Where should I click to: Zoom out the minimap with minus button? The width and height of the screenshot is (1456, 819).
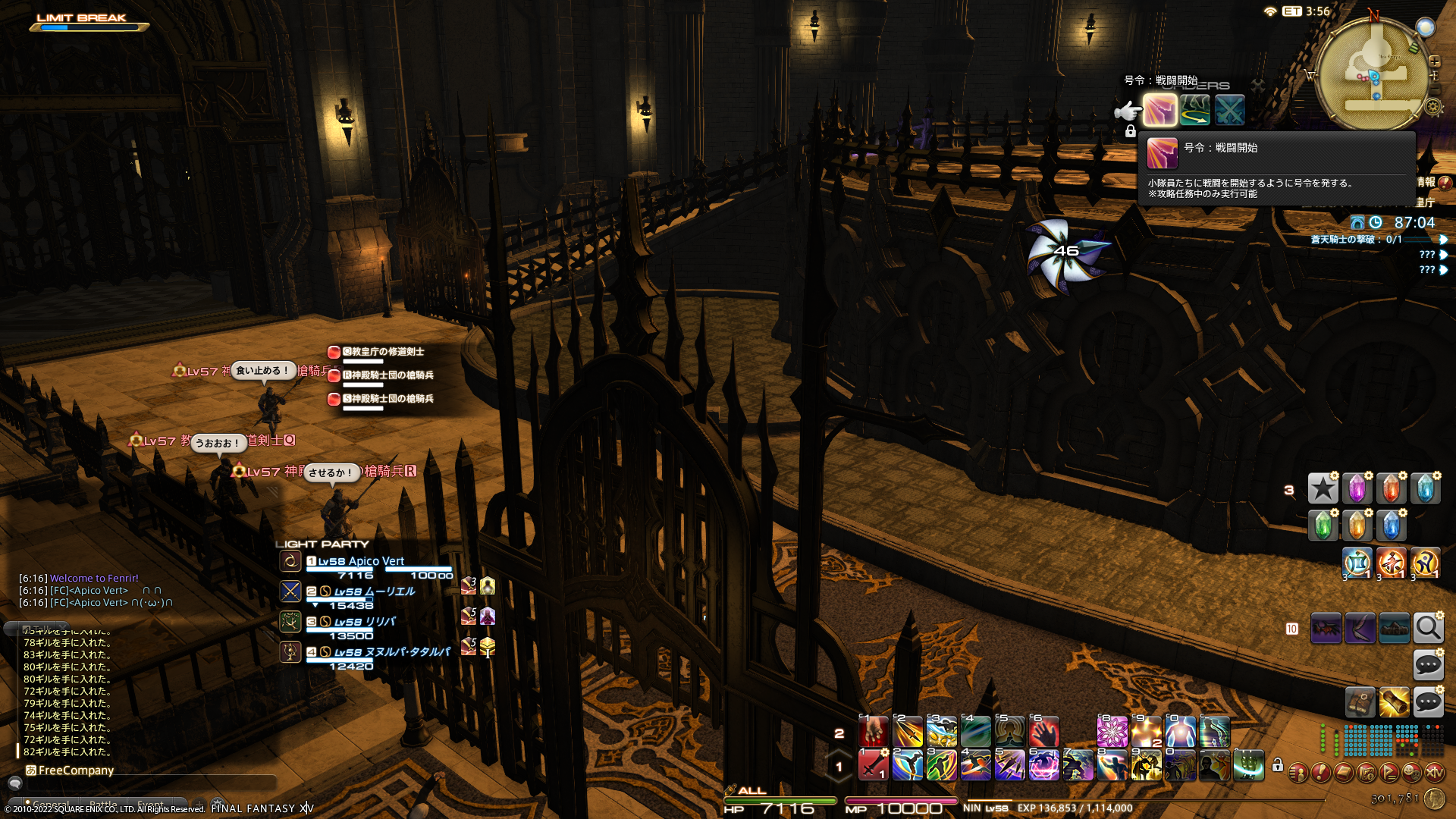pyautogui.click(x=1434, y=90)
